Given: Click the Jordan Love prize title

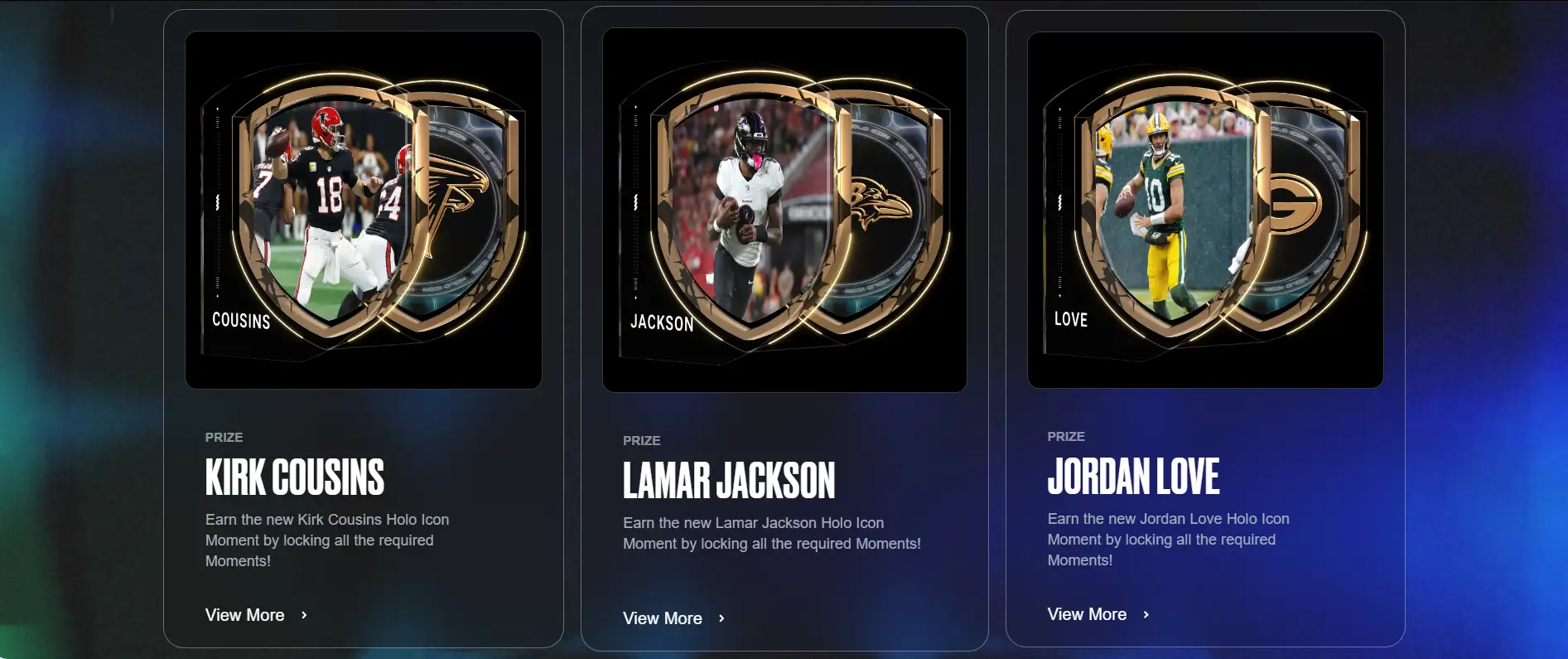Looking at the screenshot, I should click(1133, 476).
